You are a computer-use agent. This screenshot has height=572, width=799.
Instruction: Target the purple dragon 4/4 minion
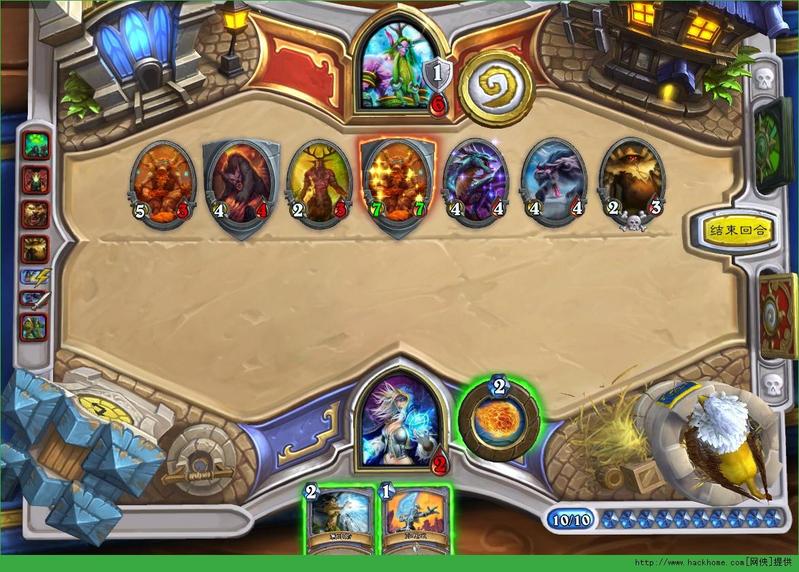click(x=475, y=184)
